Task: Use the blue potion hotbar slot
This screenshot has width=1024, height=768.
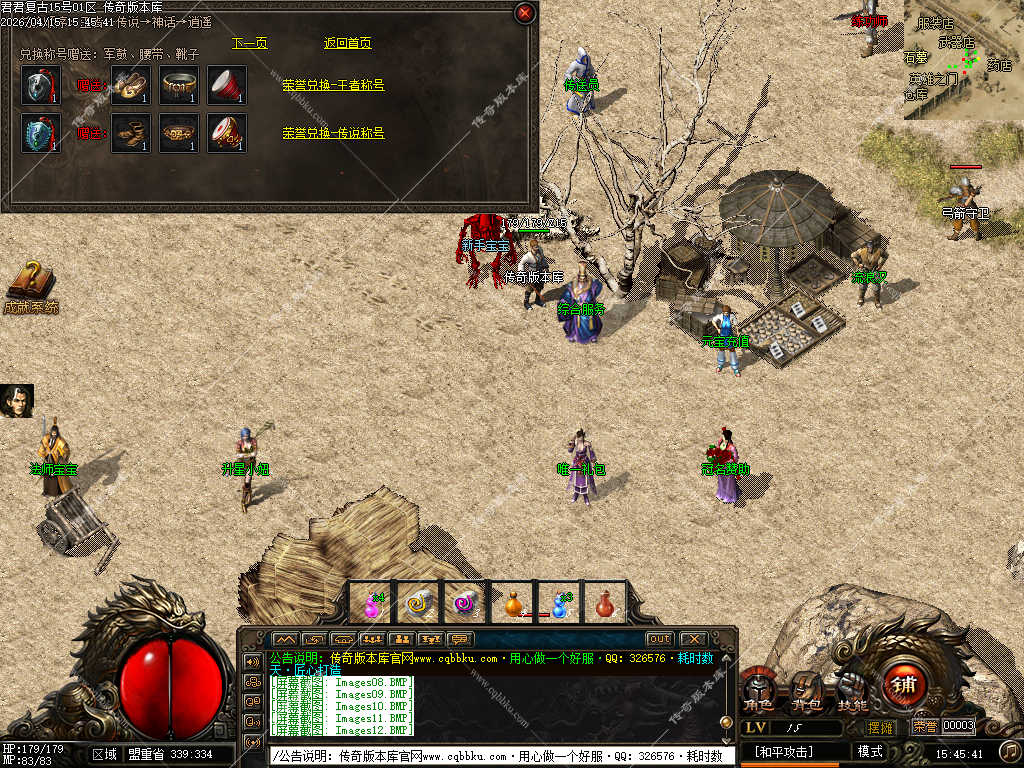Action: pyautogui.click(x=560, y=603)
